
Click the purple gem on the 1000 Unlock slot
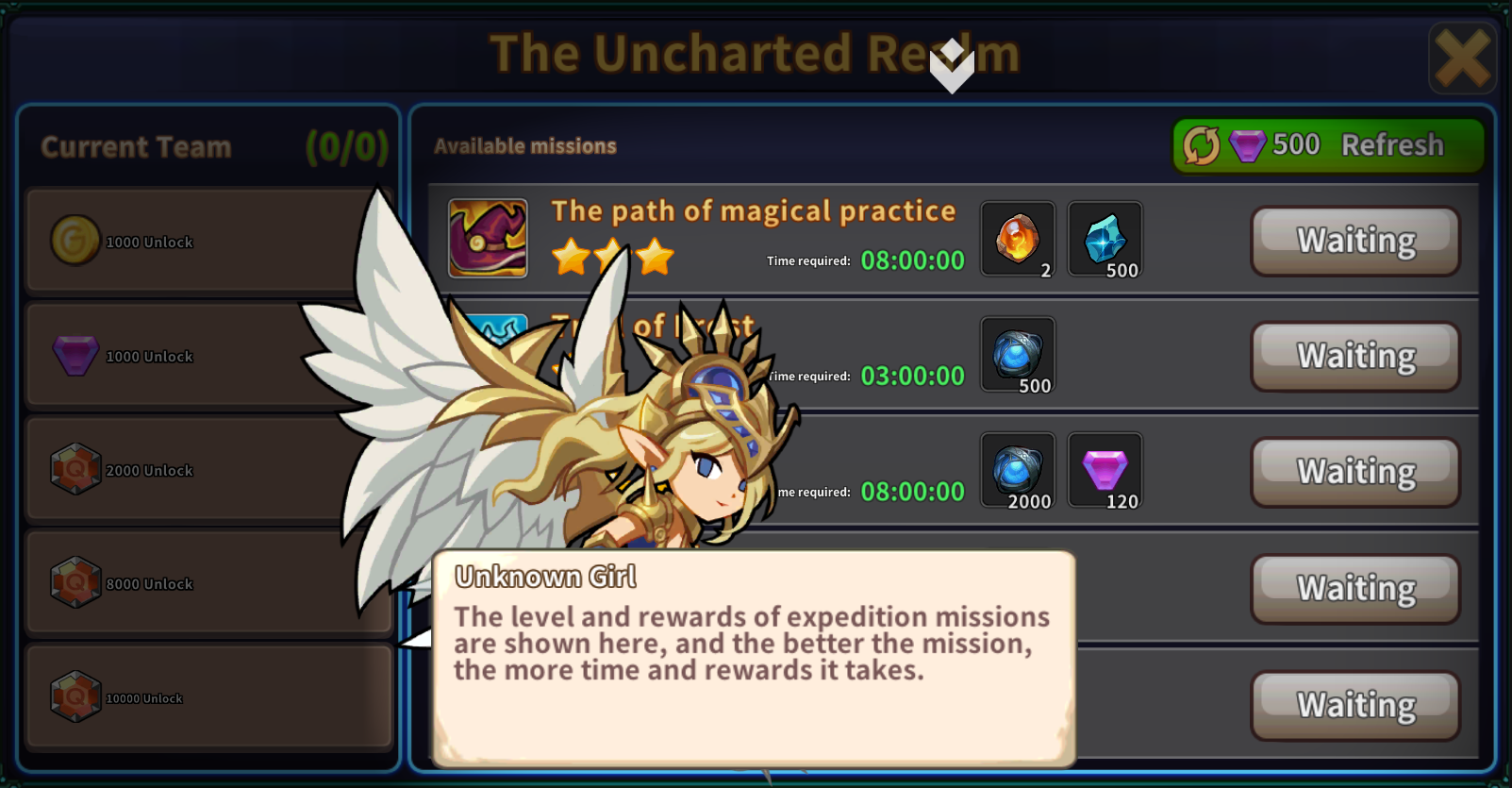(x=75, y=355)
